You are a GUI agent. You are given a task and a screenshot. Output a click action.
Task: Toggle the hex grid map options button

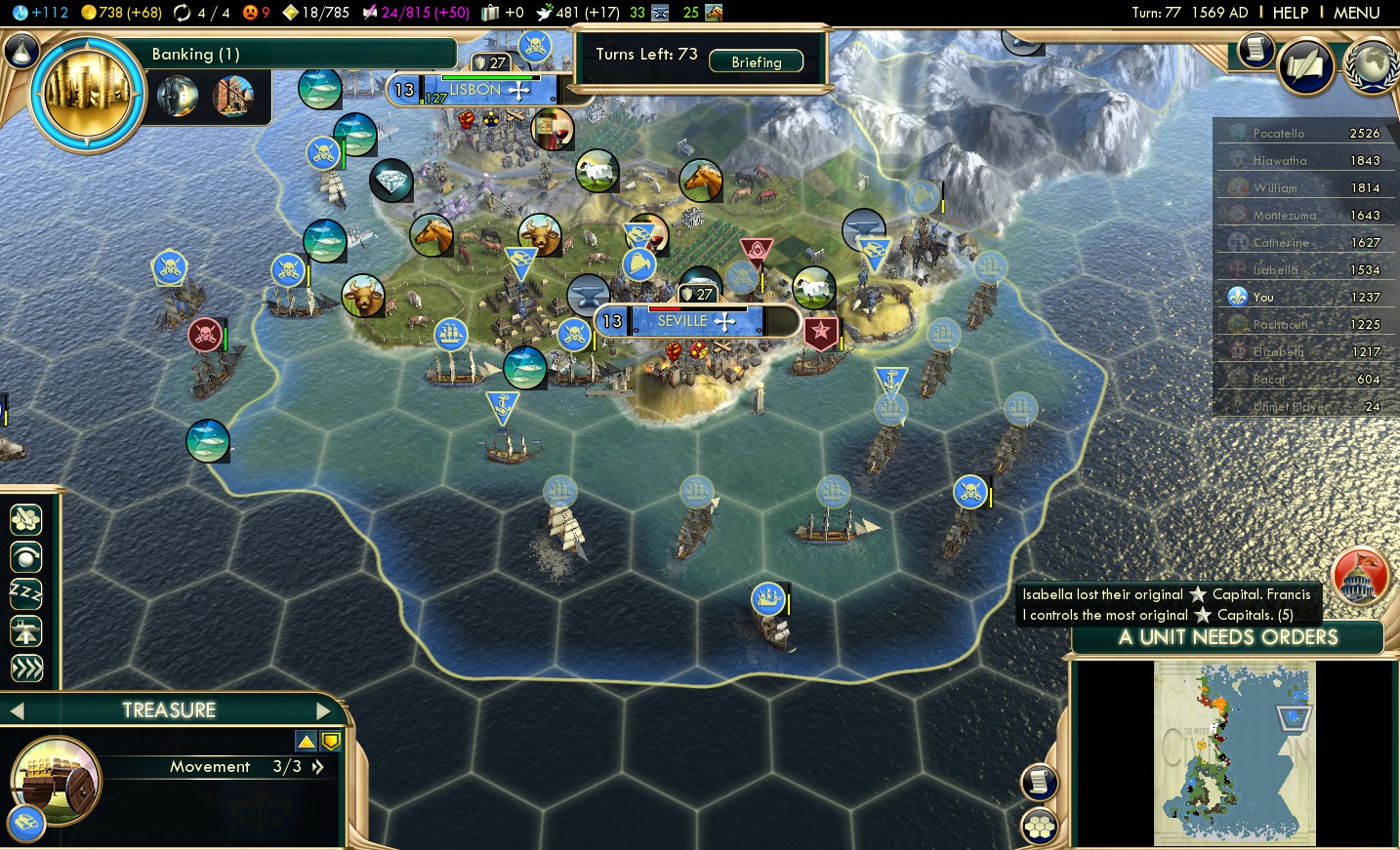pos(1039,827)
